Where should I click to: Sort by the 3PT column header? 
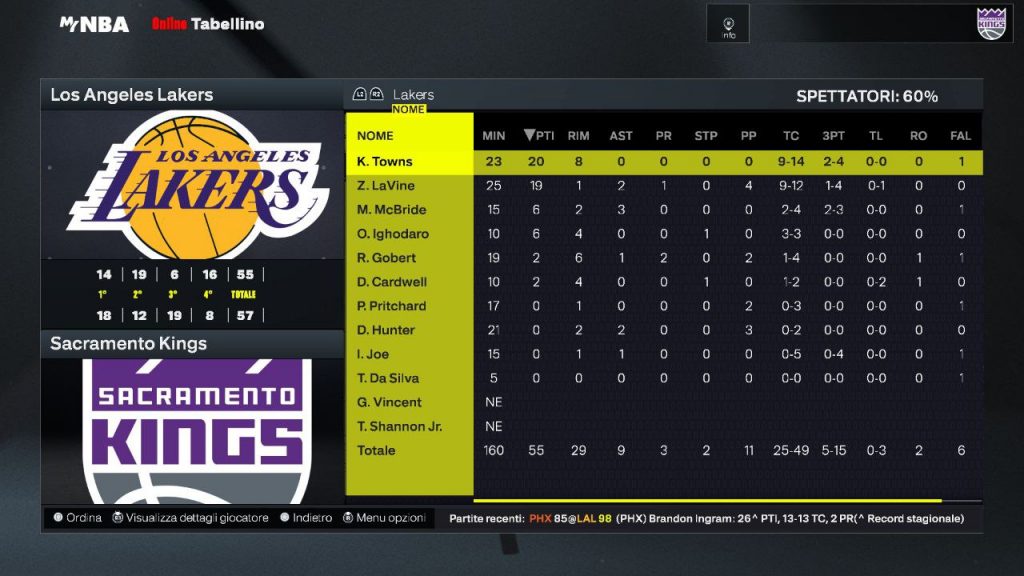(x=833, y=136)
